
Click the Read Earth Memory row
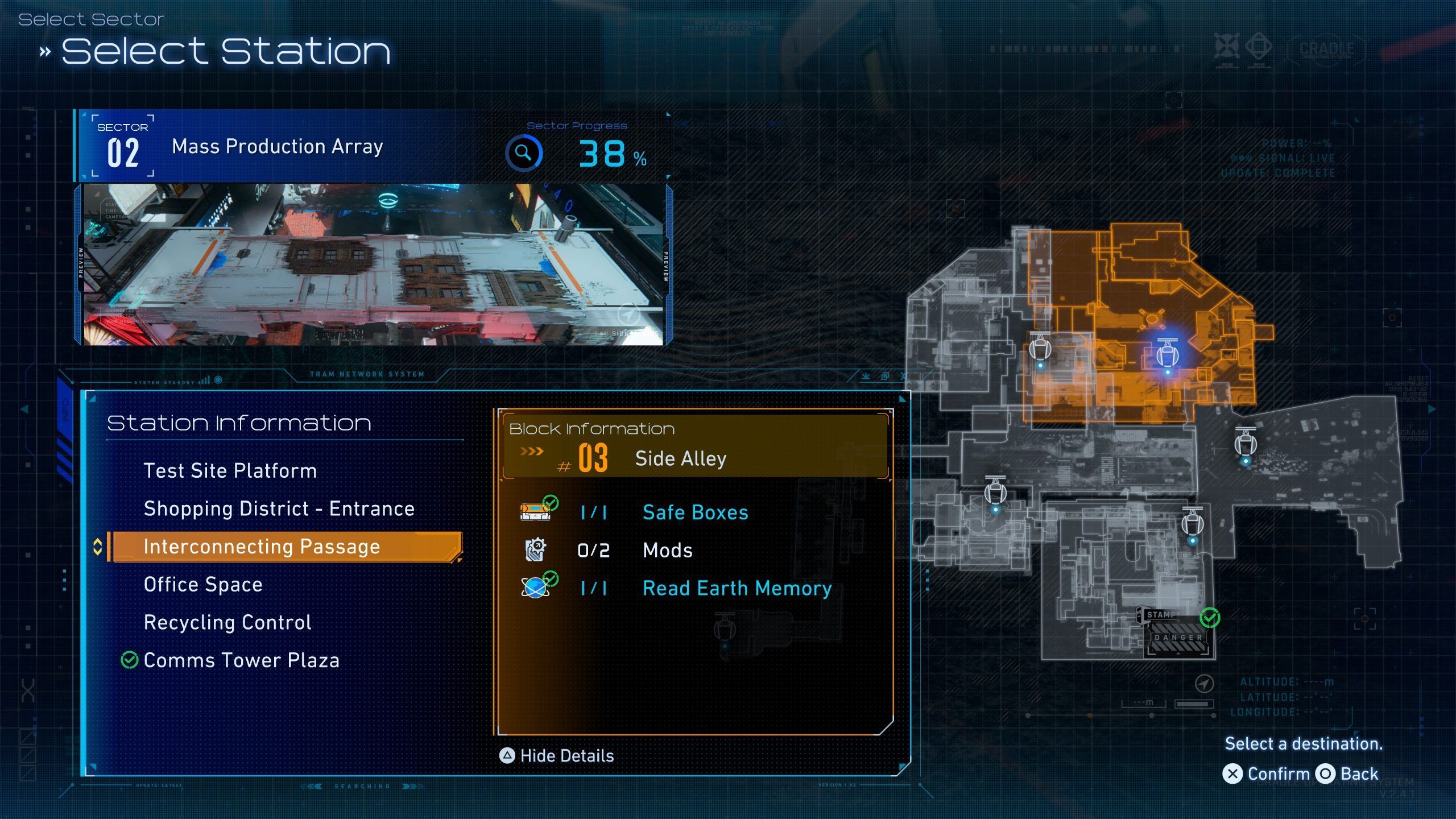click(x=737, y=588)
